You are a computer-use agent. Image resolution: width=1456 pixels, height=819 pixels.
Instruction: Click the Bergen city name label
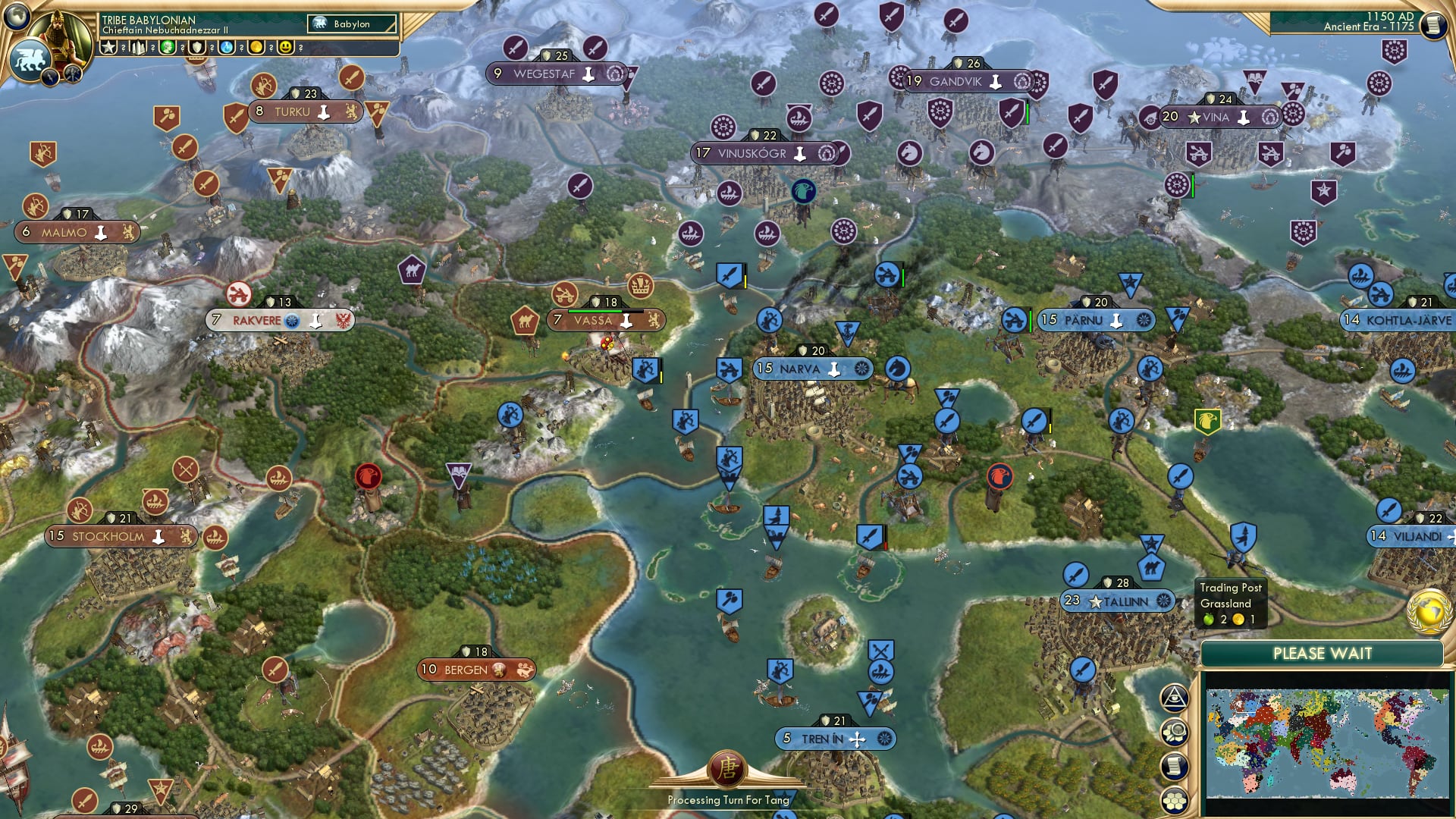(x=466, y=670)
